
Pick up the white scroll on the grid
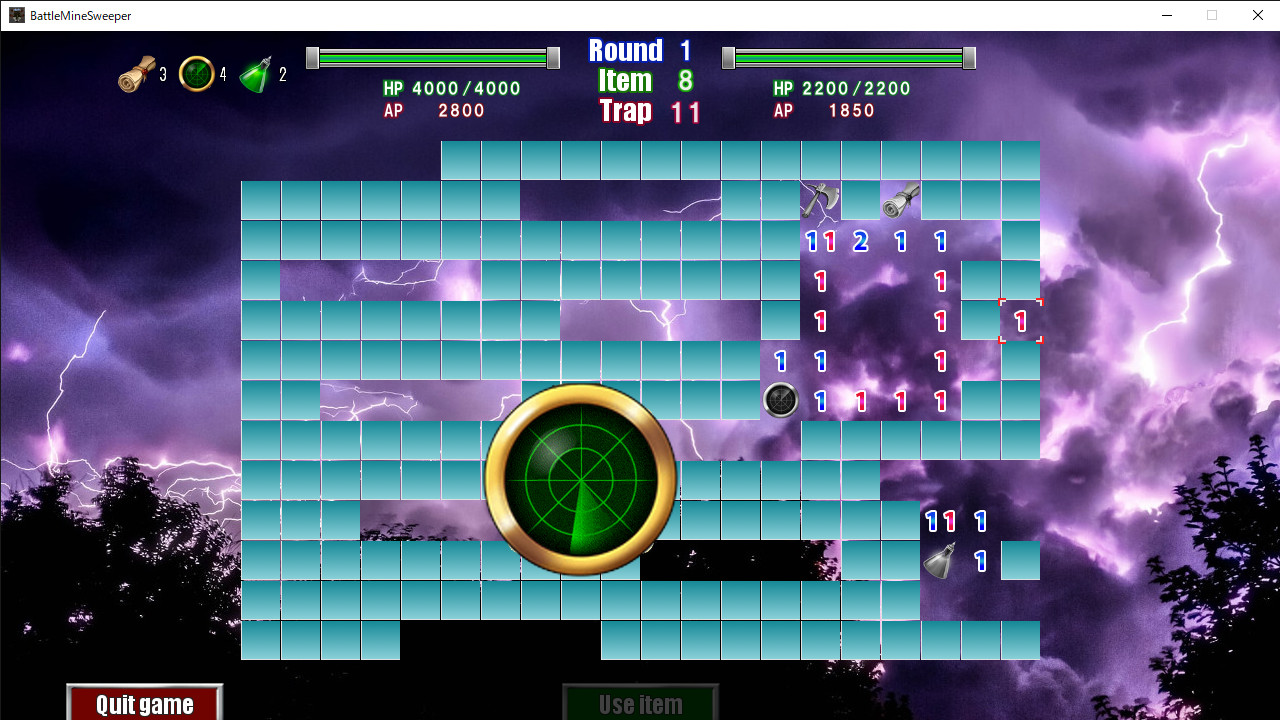pyautogui.click(x=900, y=200)
